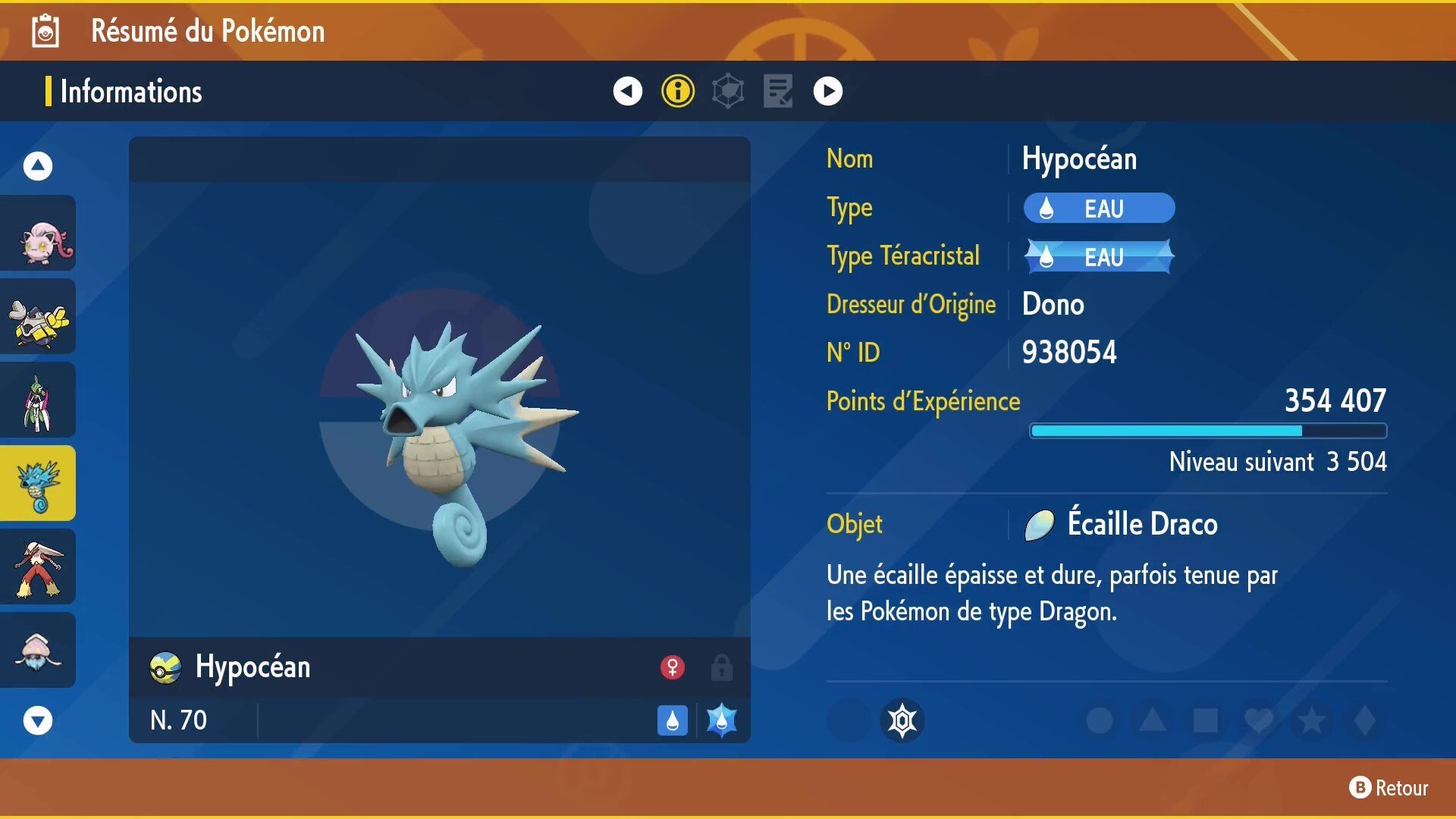The height and width of the screenshot is (819, 1456).
Task: Open Résumé du Pokémon header
Action: [x=207, y=31]
